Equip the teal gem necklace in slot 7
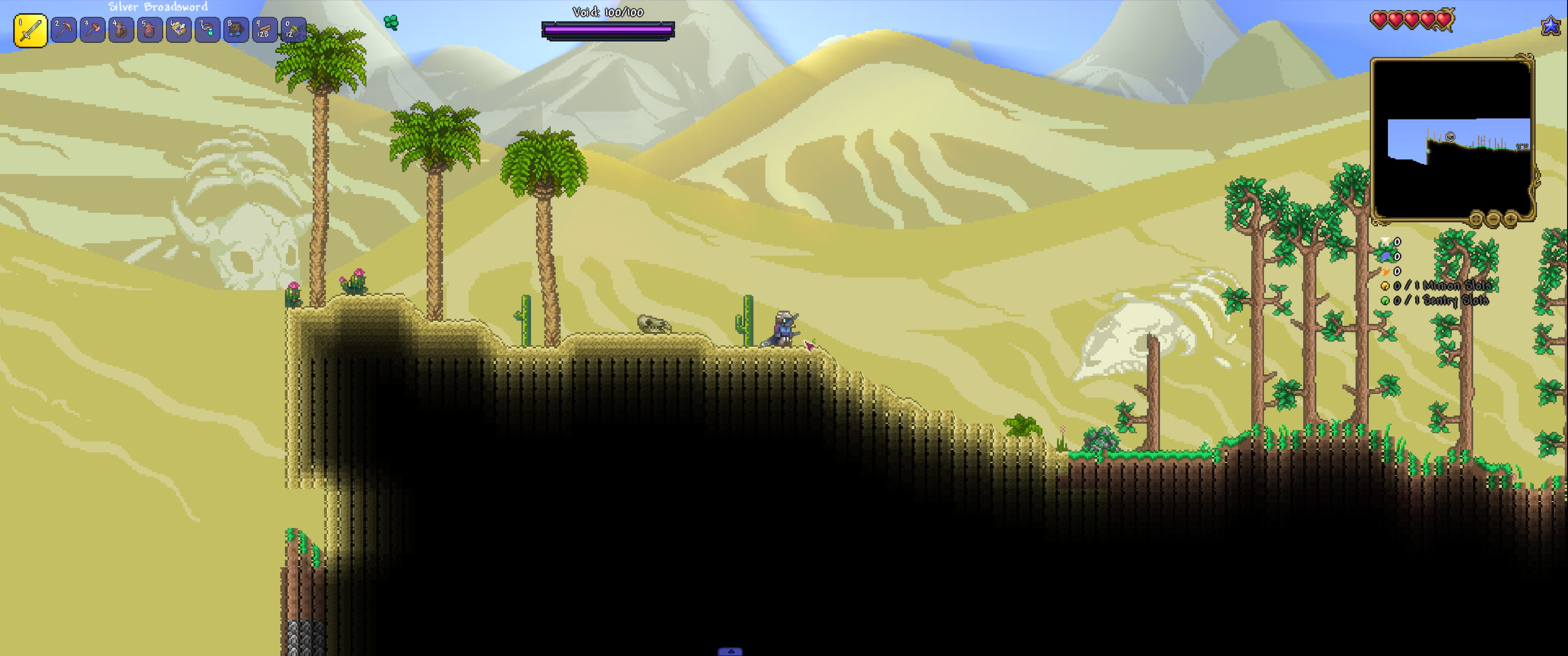Screen dimensions: 1568x656 pos(207,30)
